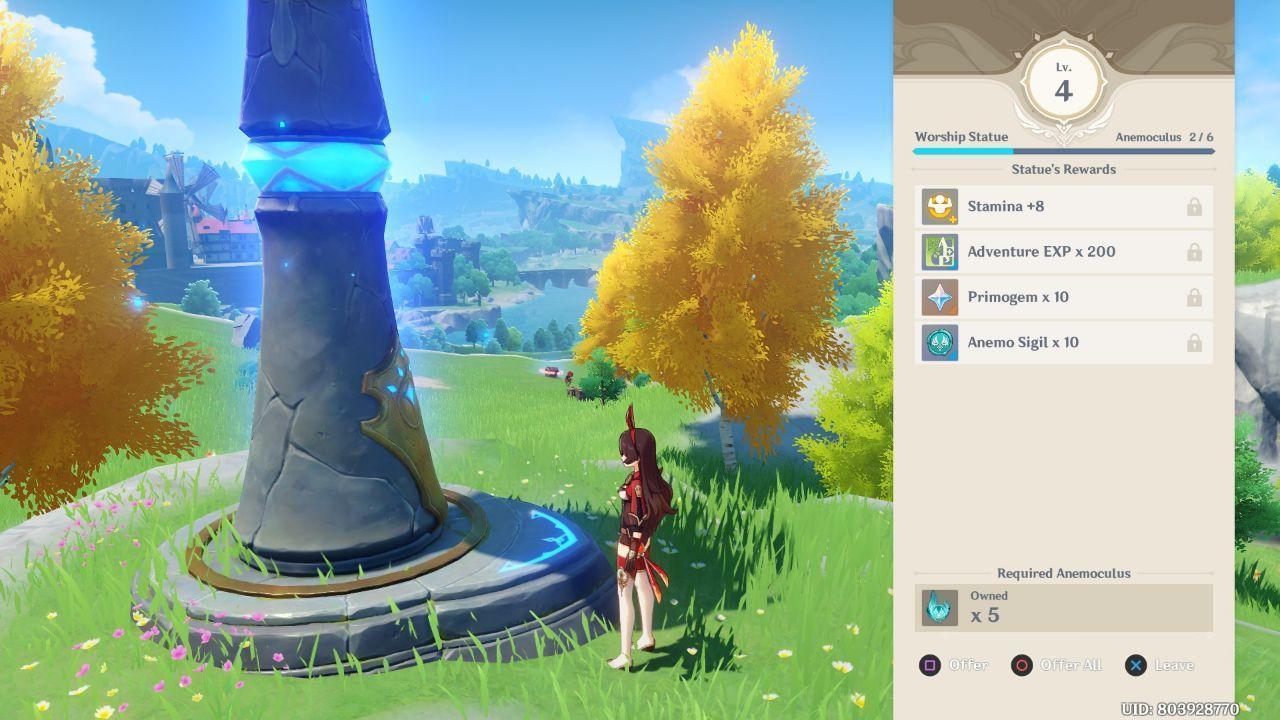1280x720 pixels.
Task: Select the Stamina +8 reward row
Action: pos(1063,207)
